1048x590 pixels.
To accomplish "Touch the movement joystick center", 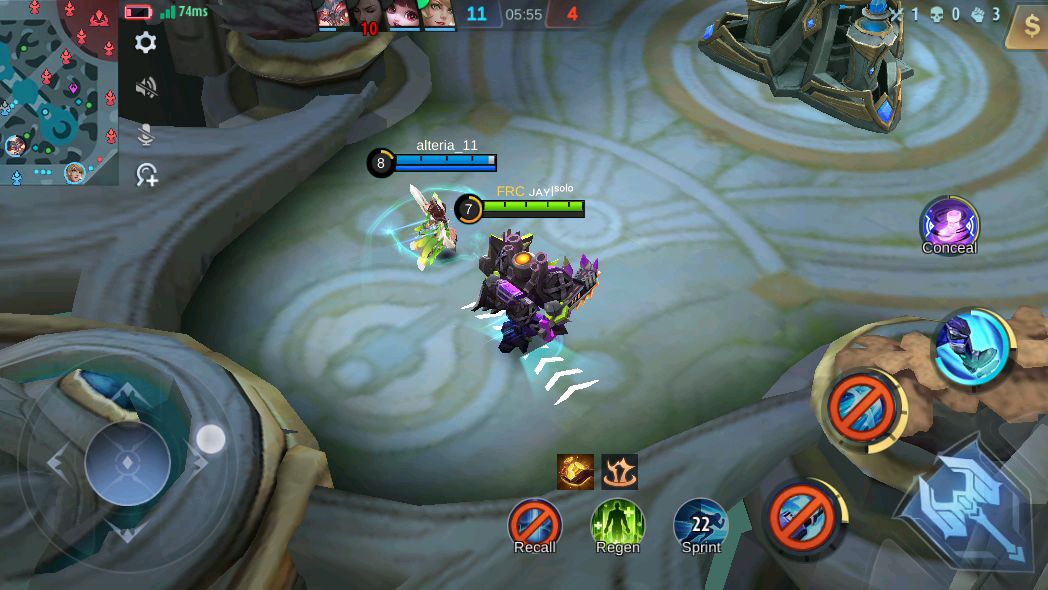I will (x=128, y=462).
